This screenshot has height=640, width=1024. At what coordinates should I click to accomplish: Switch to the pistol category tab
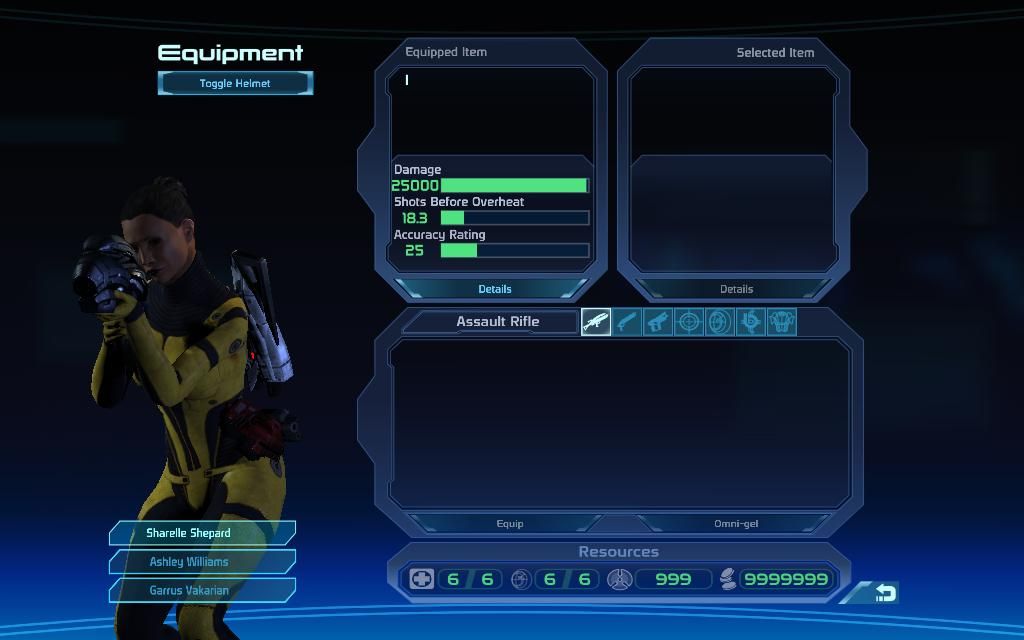tap(658, 322)
